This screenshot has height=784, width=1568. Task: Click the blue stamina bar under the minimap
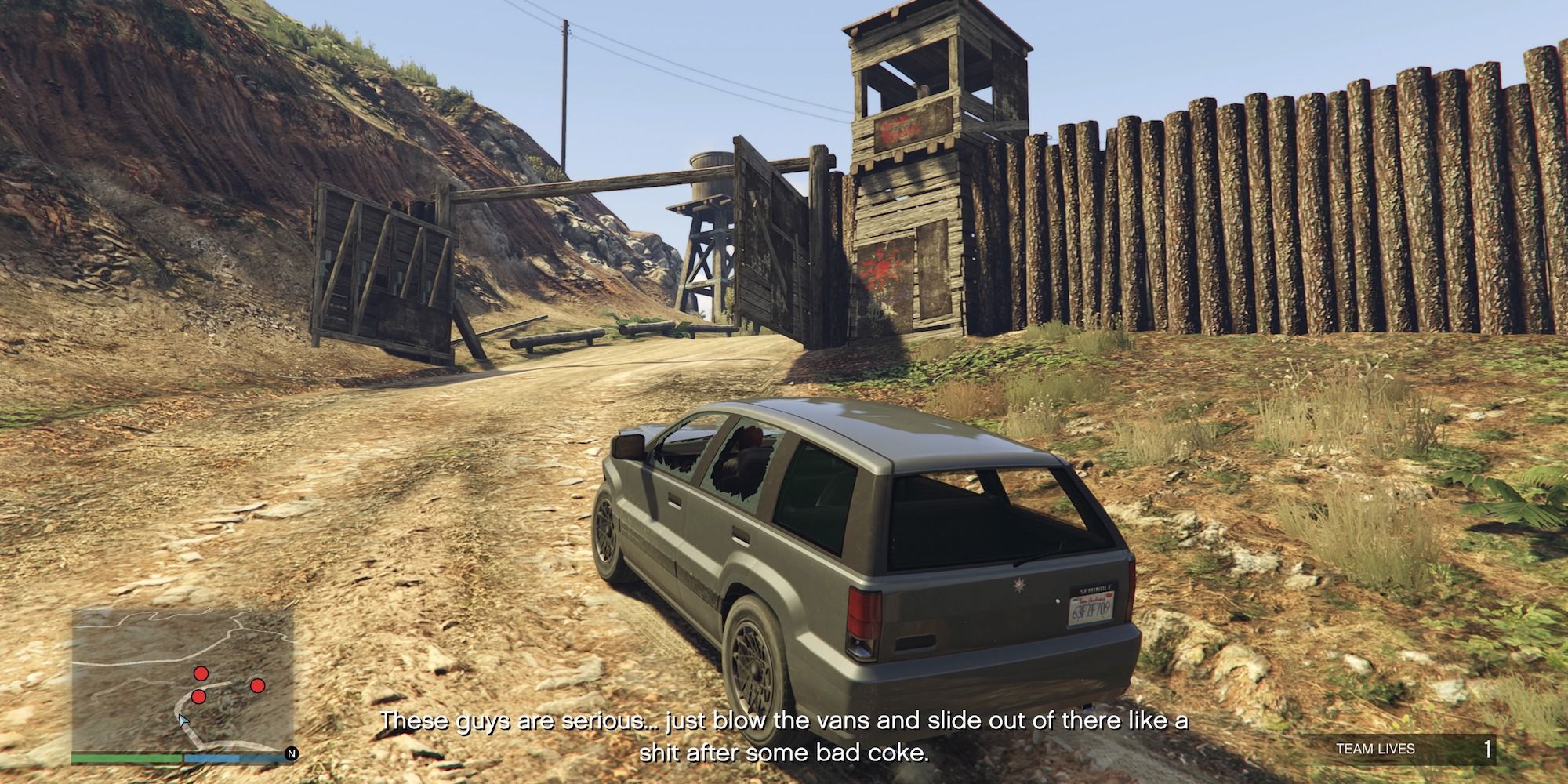pyautogui.click(x=212, y=758)
